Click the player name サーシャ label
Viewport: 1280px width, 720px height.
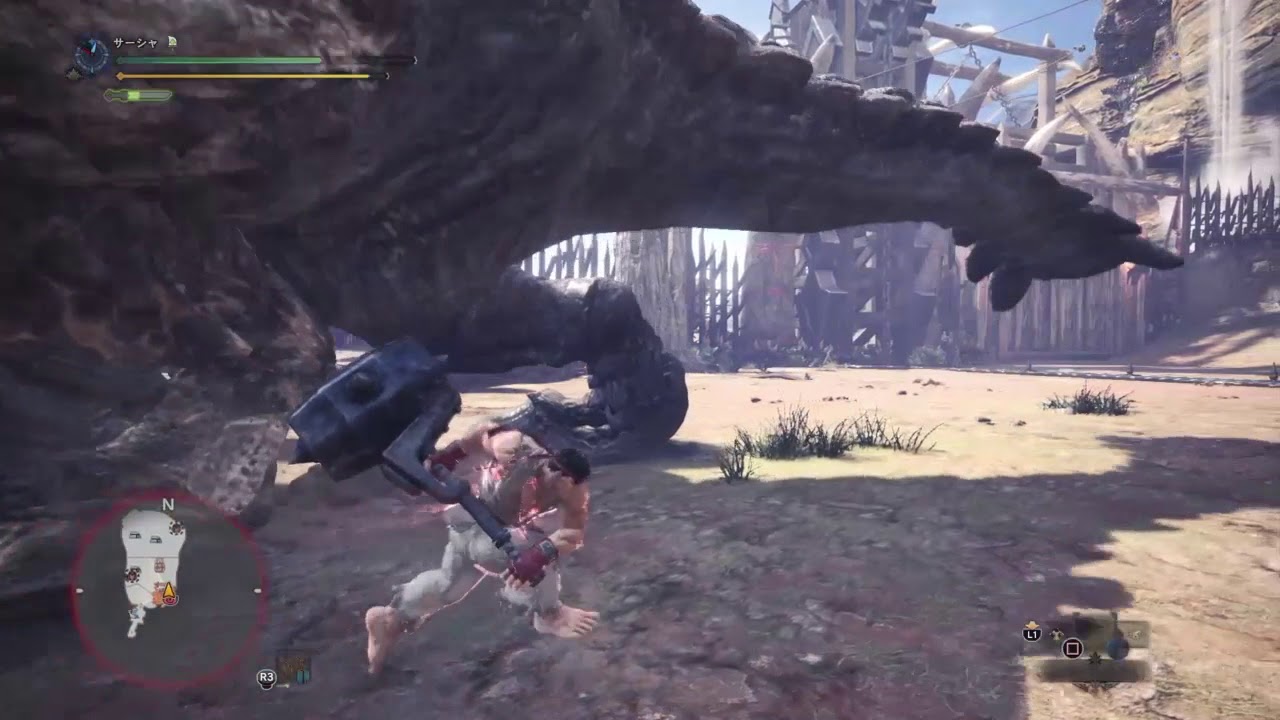point(135,42)
